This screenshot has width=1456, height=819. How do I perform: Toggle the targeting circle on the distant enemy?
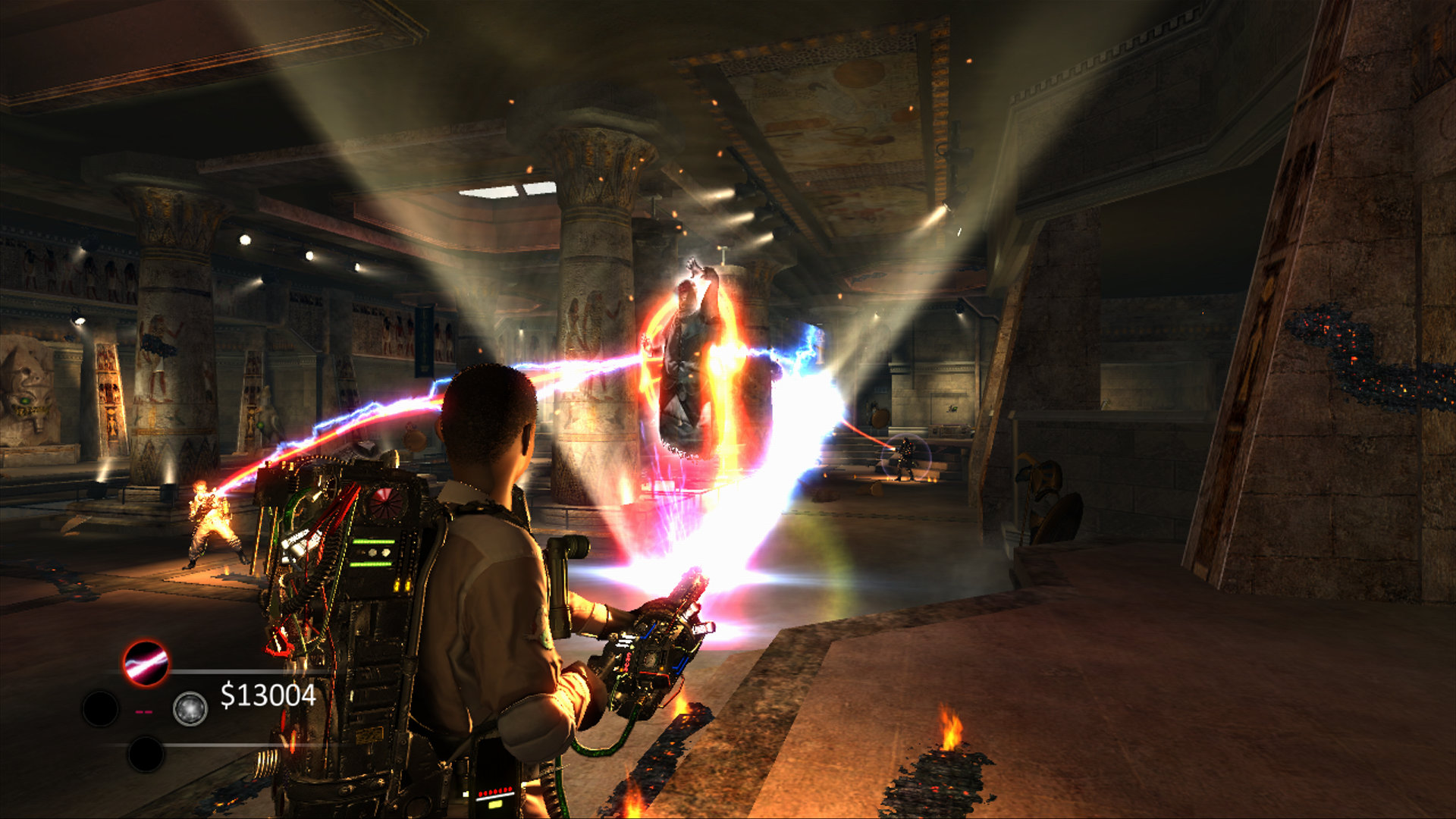[x=907, y=455]
